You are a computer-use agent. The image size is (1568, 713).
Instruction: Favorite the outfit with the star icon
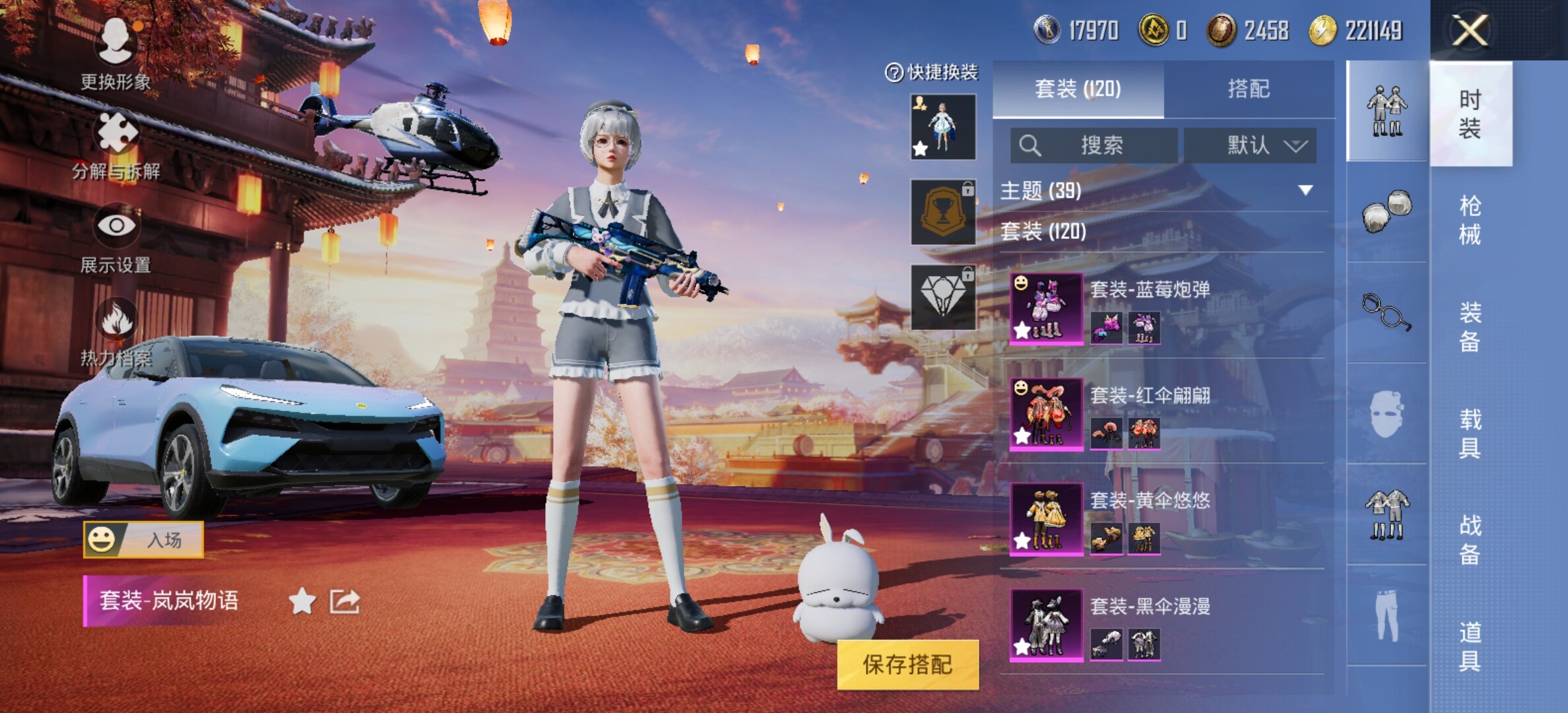pos(302,601)
